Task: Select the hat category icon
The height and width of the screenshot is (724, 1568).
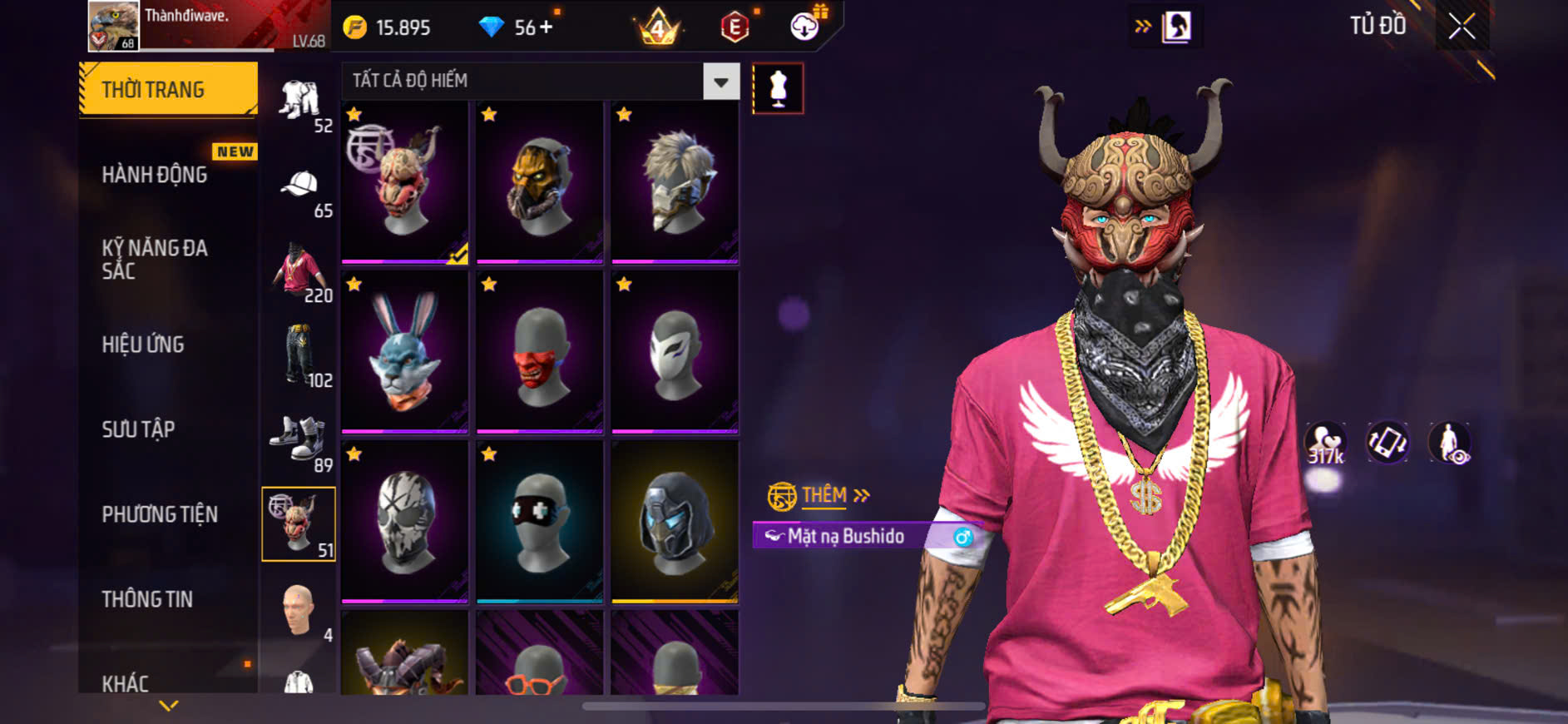Action: (x=299, y=185)
